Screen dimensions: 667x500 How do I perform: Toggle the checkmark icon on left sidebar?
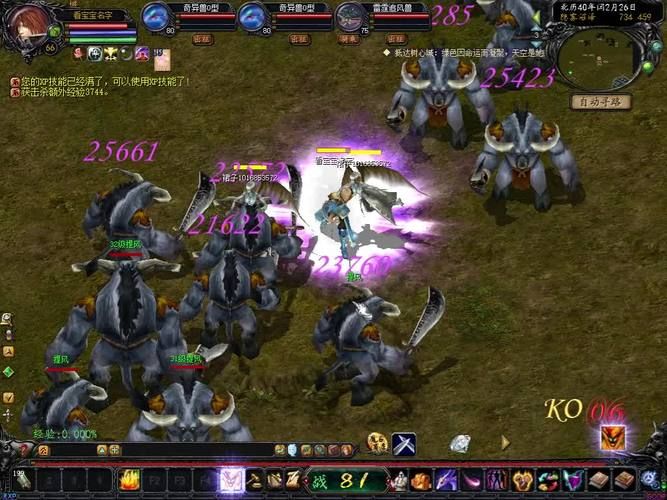(8, 397)
